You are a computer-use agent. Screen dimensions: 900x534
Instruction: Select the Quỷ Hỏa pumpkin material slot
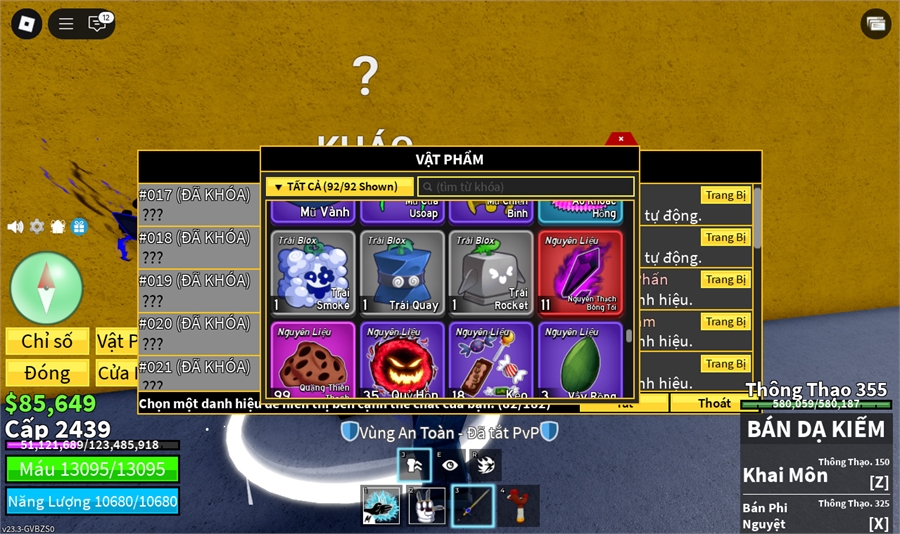click(x=402, y=360)
